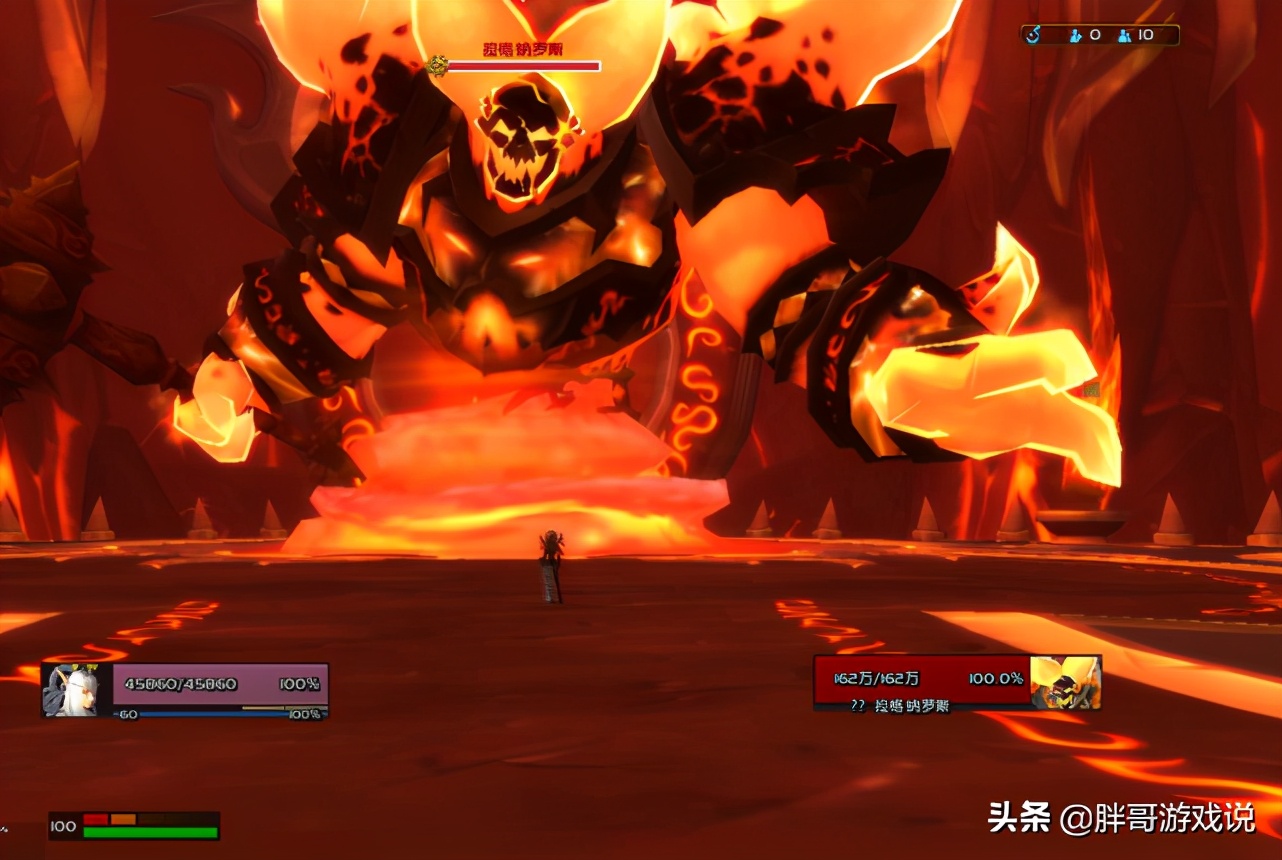Open the group members icon showing 10
Viewport: 1282px width, 860px height.
click(x=1125, y=35)
